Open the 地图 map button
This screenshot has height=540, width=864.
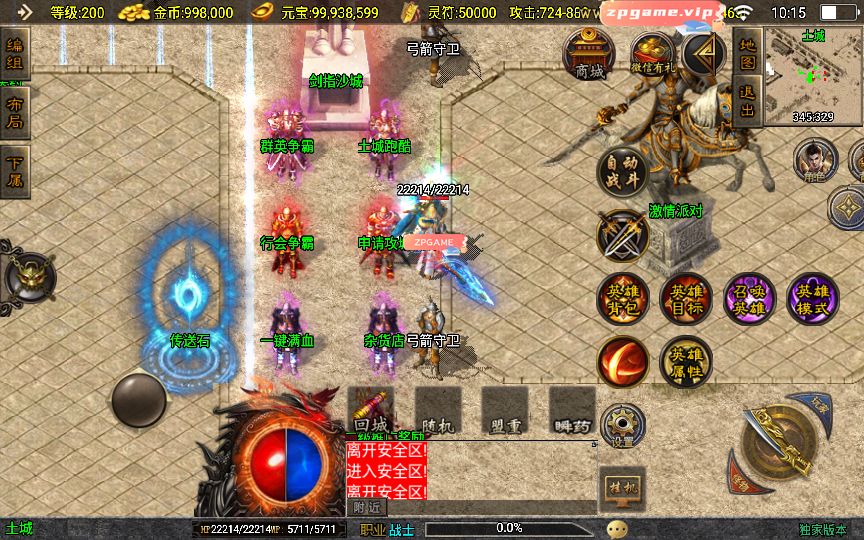(x=747, y=53)
